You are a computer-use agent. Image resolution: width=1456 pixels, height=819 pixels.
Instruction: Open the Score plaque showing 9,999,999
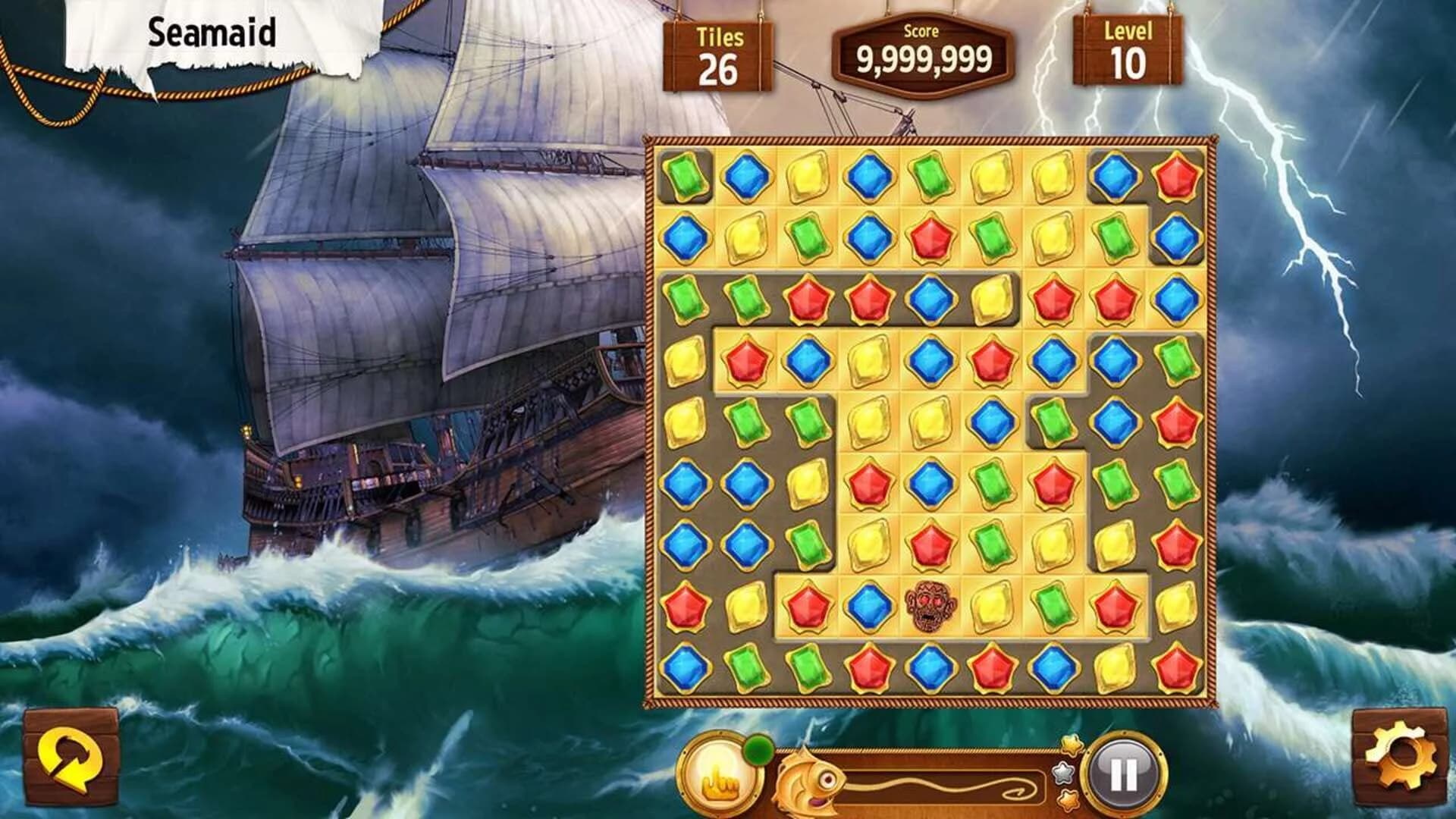point(924,52)
